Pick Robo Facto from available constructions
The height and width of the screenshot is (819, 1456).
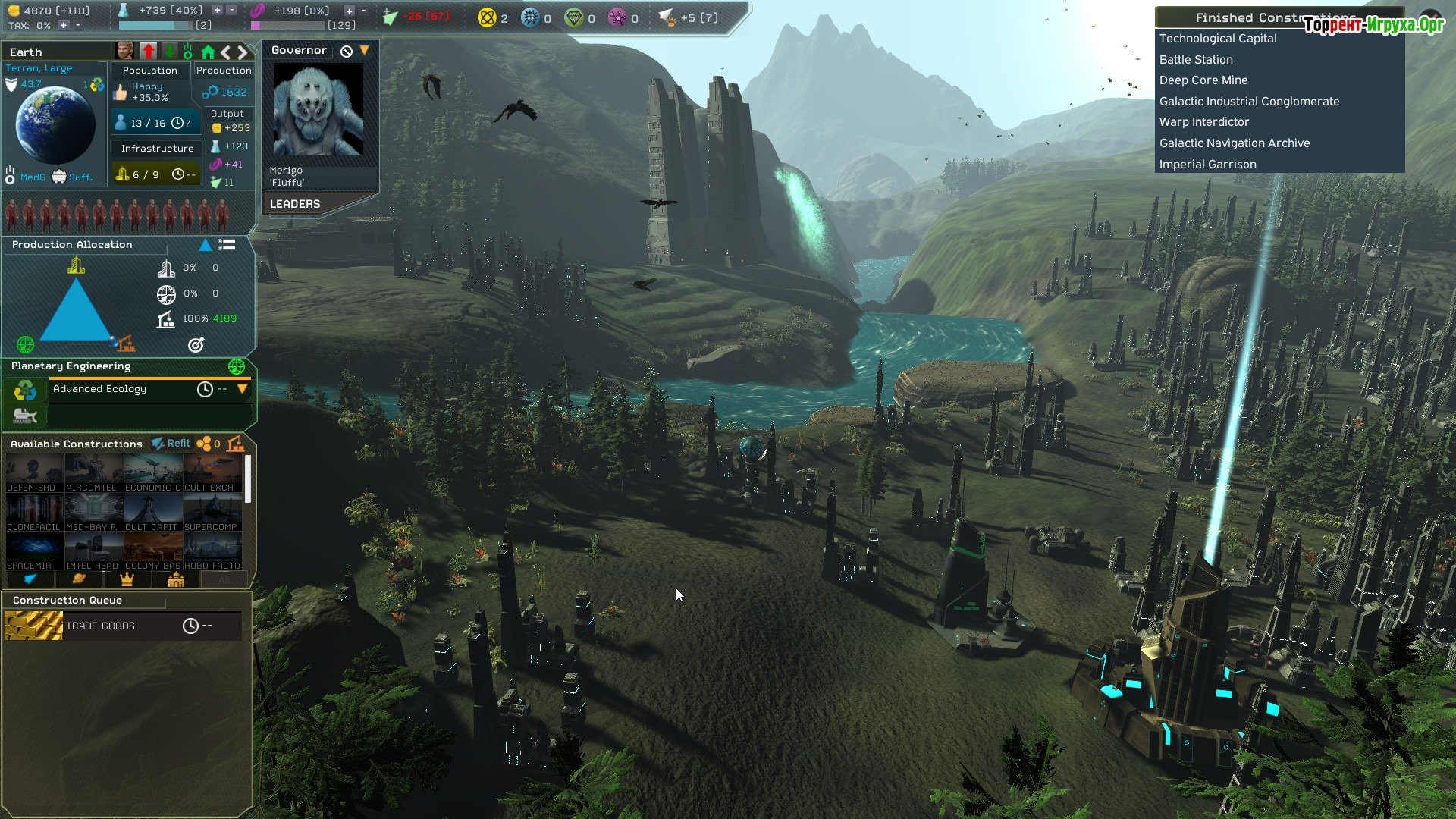pos(212,552)
